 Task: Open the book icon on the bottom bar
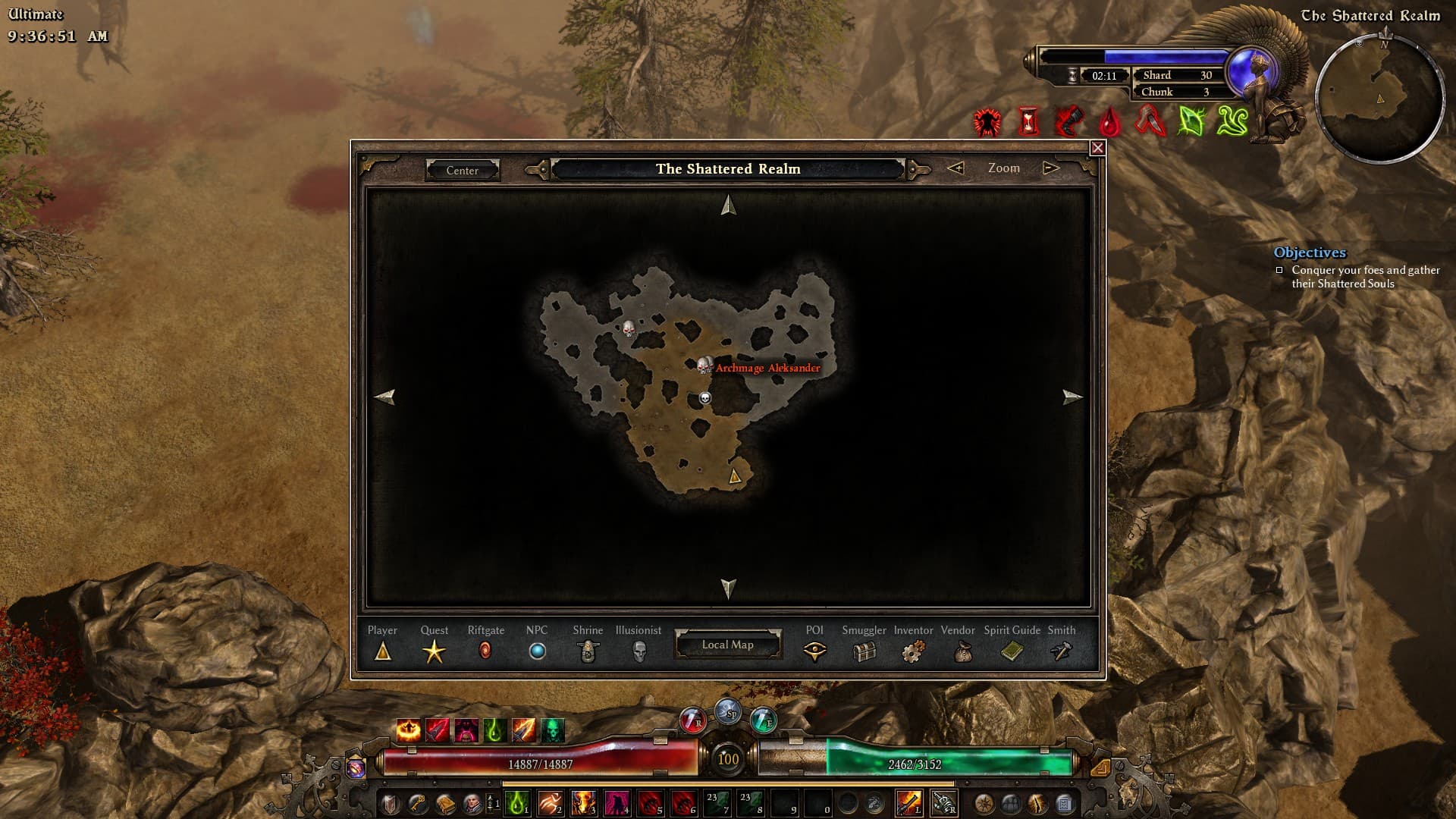pos(445,802)
